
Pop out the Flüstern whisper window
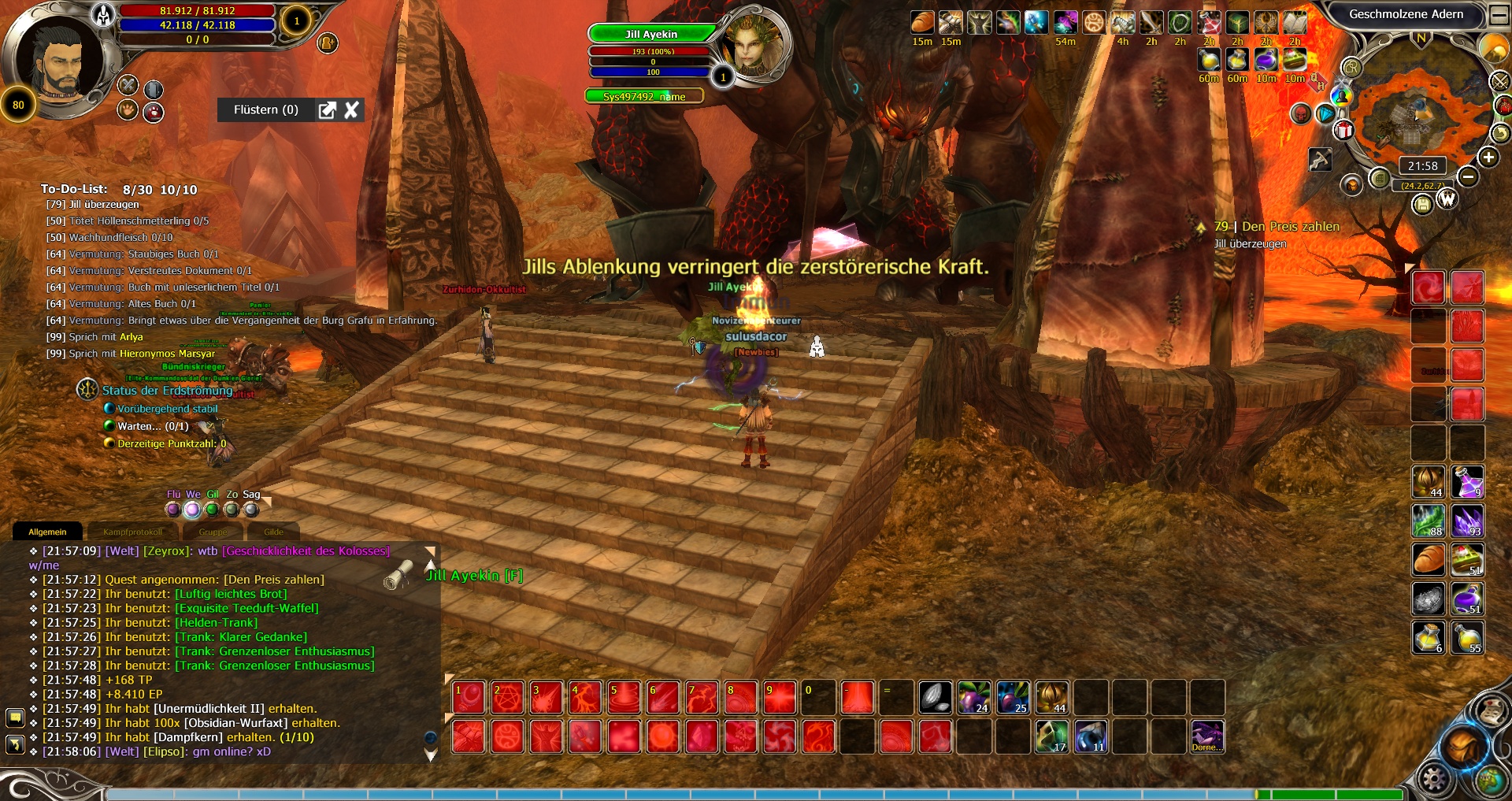point(327,110)
